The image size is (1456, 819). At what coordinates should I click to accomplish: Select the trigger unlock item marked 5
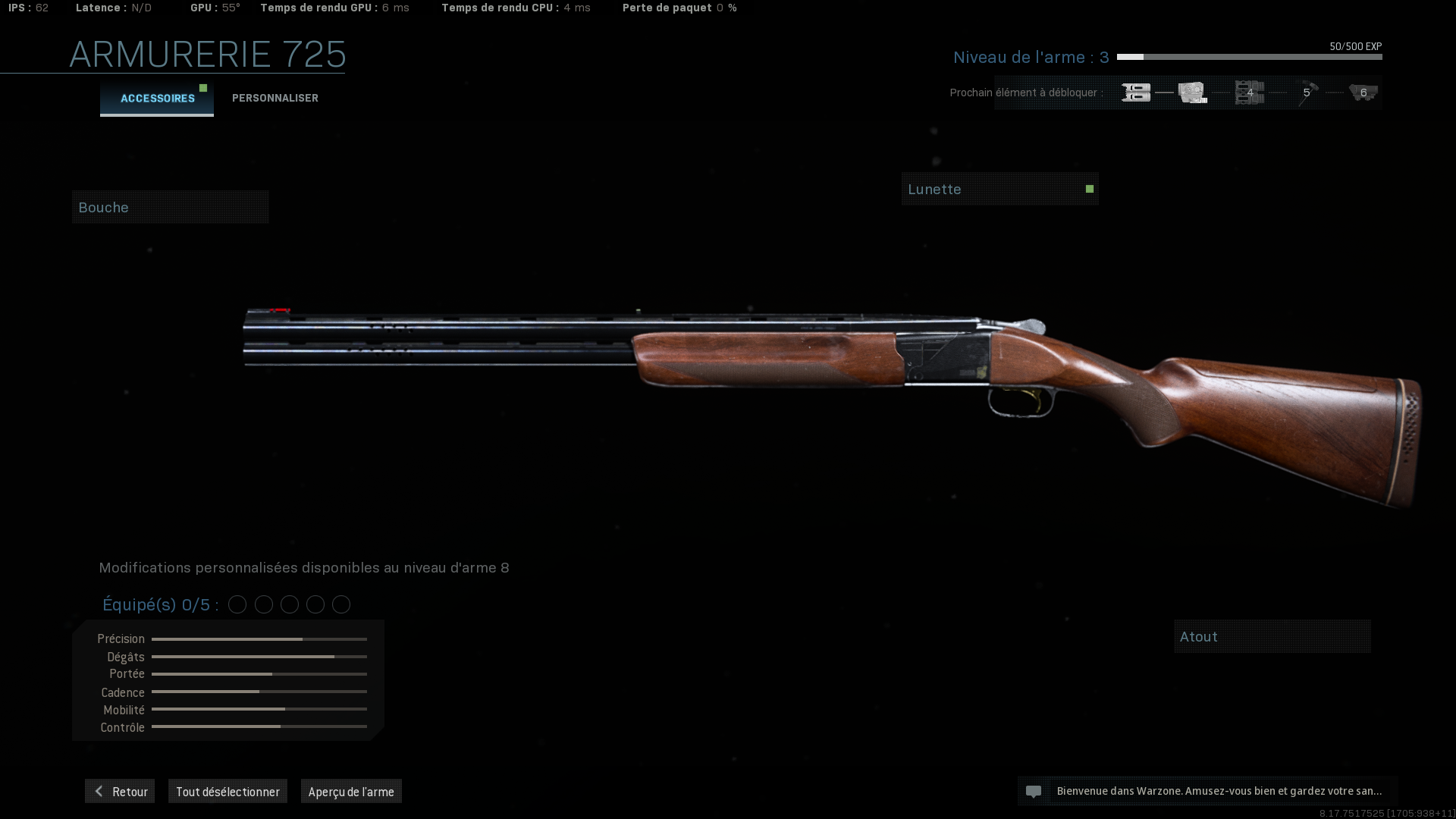click(1306, 93)
